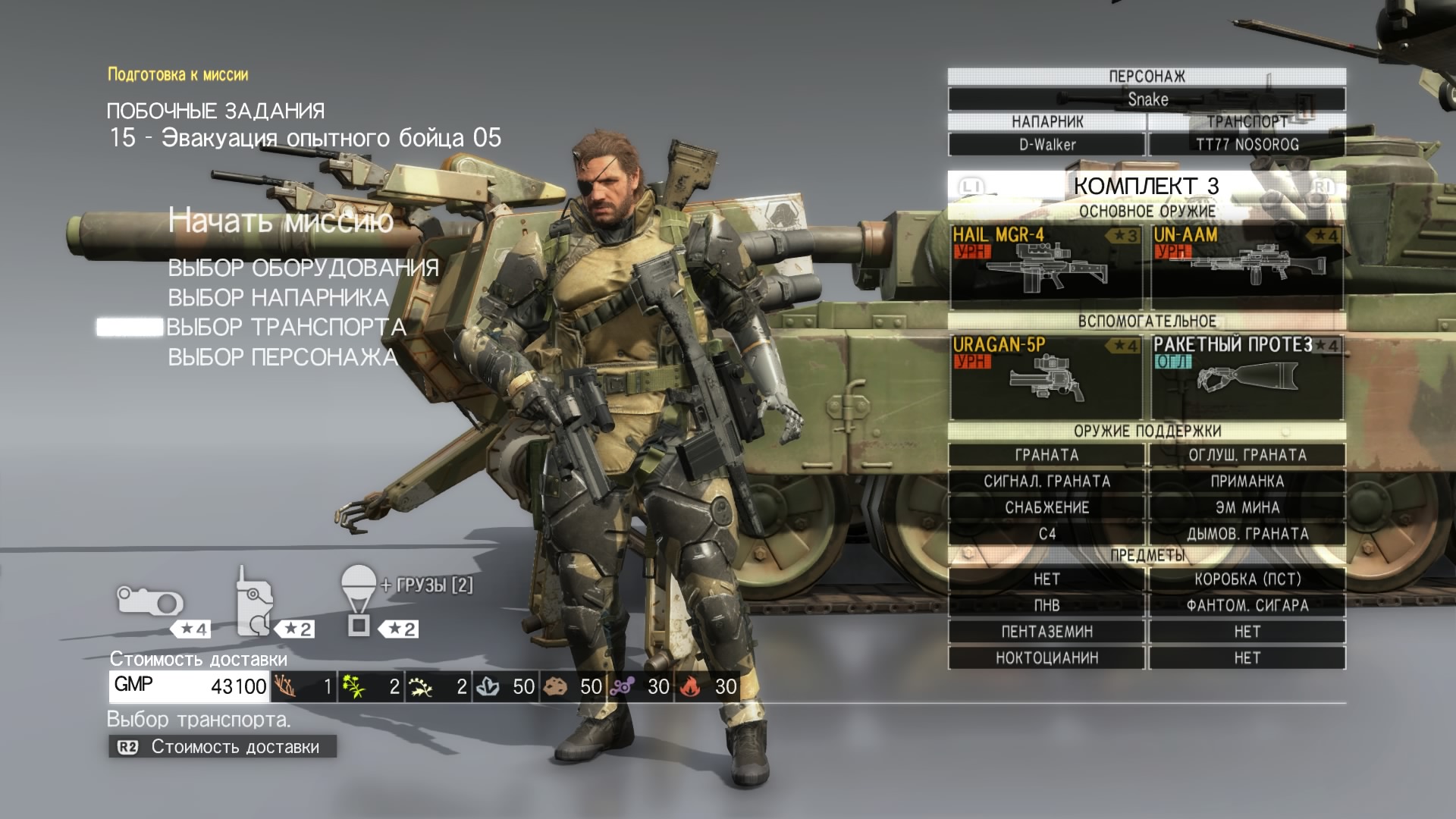Choose the НОКТОЦИАНИН item slot
This screenshot has height=819, width=1456.
point(1046,657)
